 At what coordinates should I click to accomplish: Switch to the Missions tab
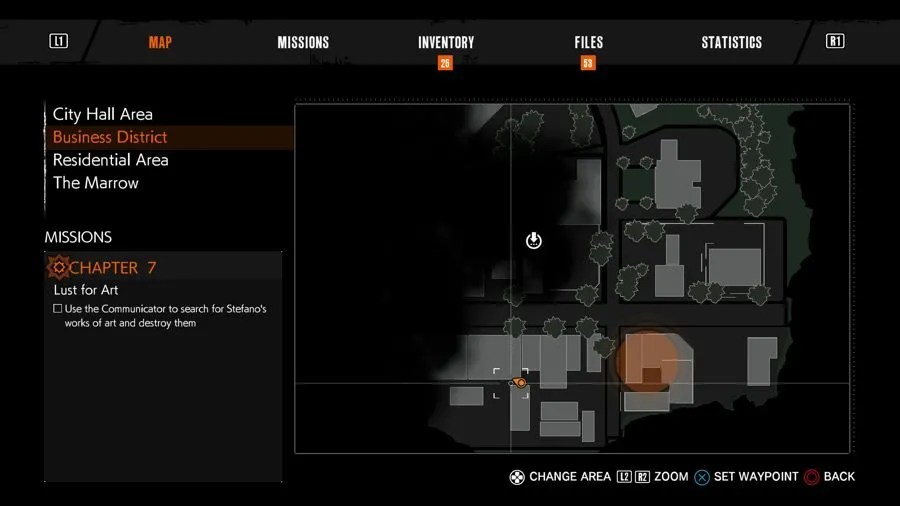302,42
